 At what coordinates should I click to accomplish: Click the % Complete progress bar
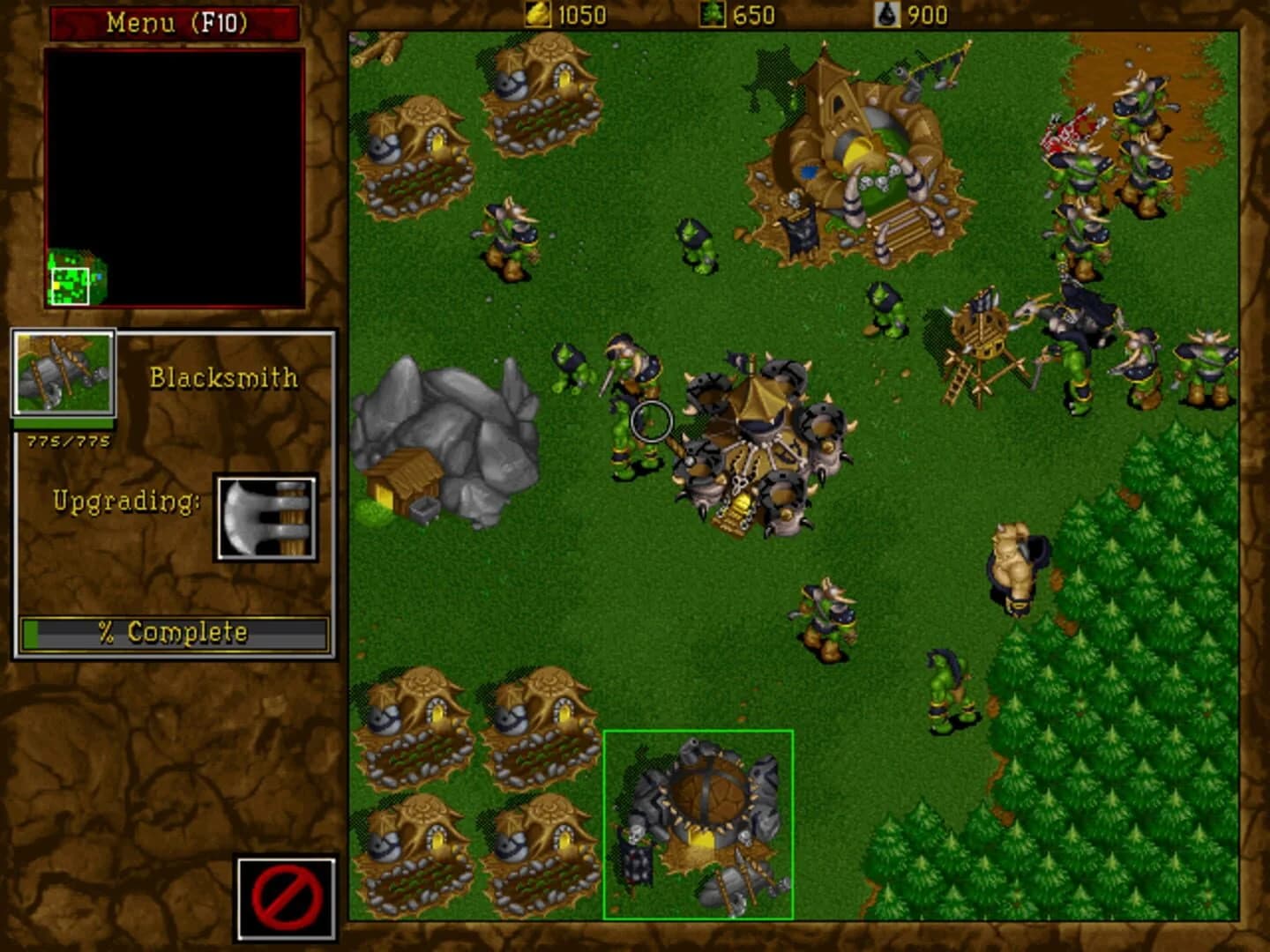[x=173, y=631]
